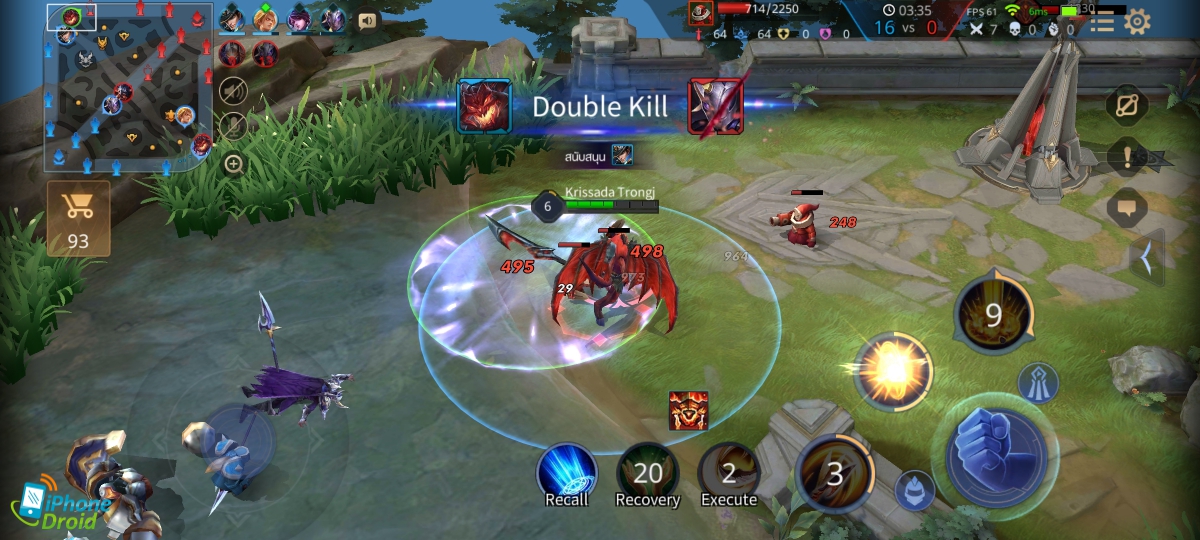Select the ultimate skill showing 9 cooldown

[x=992, y=316]
